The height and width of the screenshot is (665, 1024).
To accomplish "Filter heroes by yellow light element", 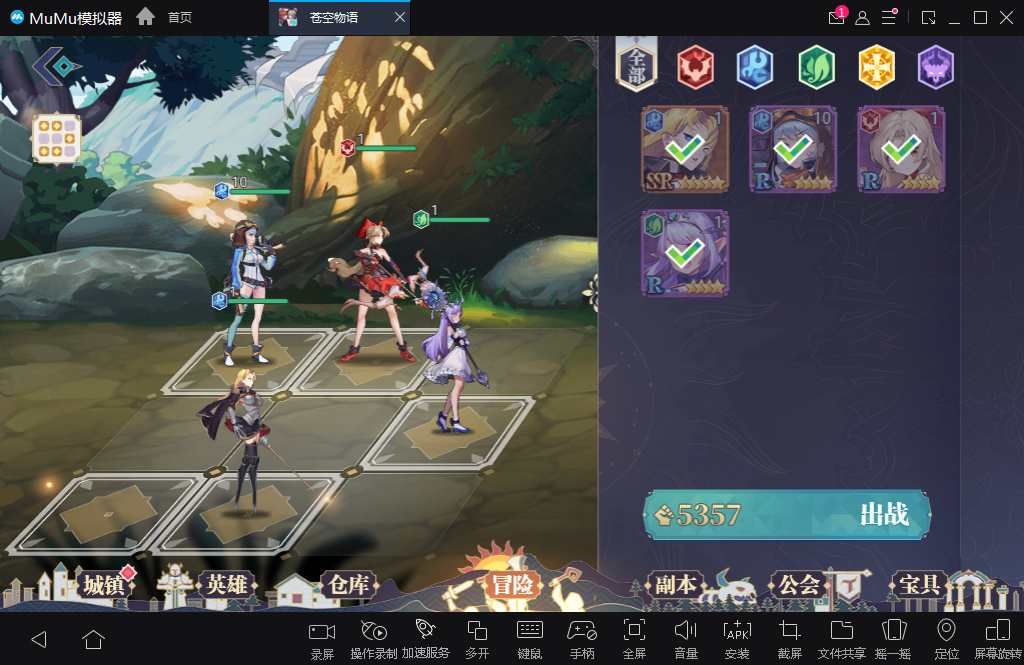I will pyautogui.click(x=876, y=67).
